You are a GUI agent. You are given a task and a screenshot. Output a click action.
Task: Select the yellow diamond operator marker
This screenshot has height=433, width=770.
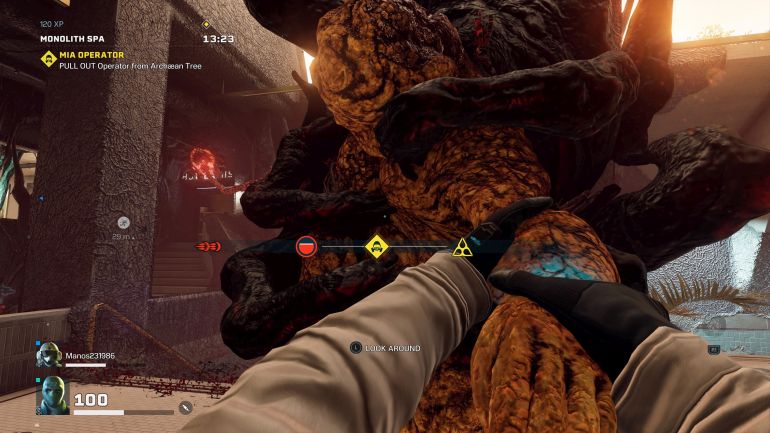coord(376,246)
